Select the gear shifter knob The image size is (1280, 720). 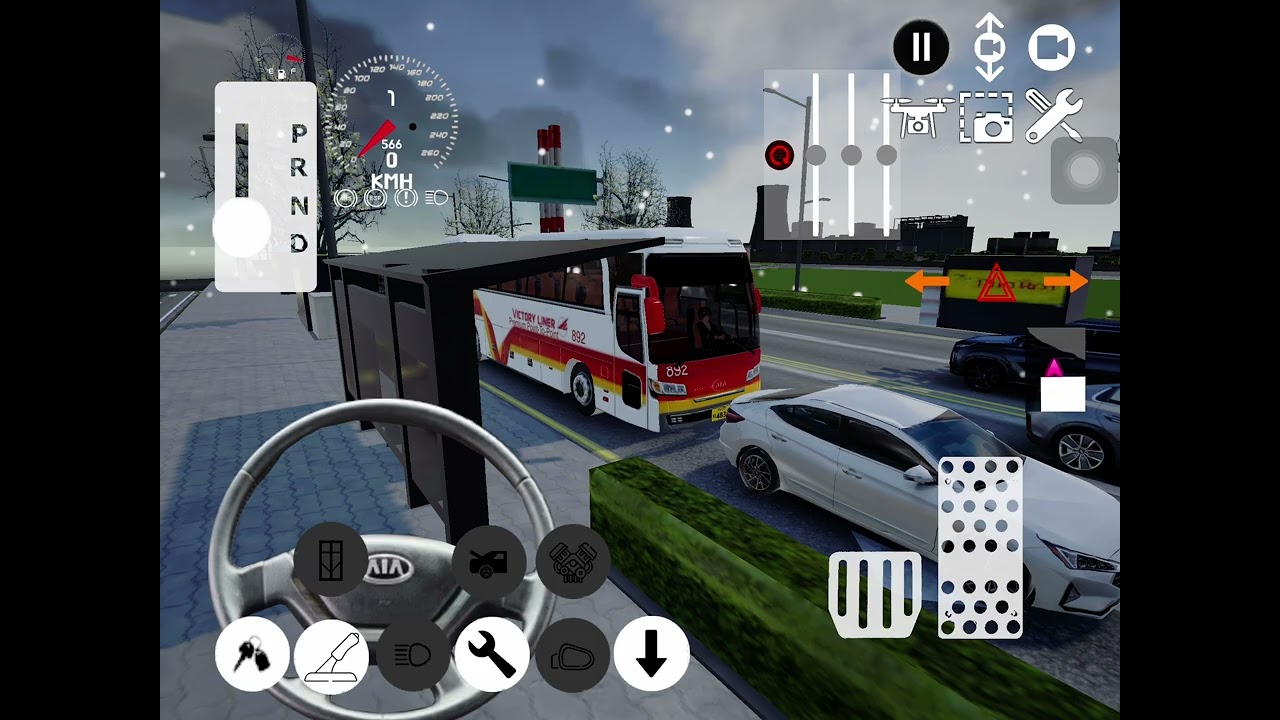[x=242, y=228]
